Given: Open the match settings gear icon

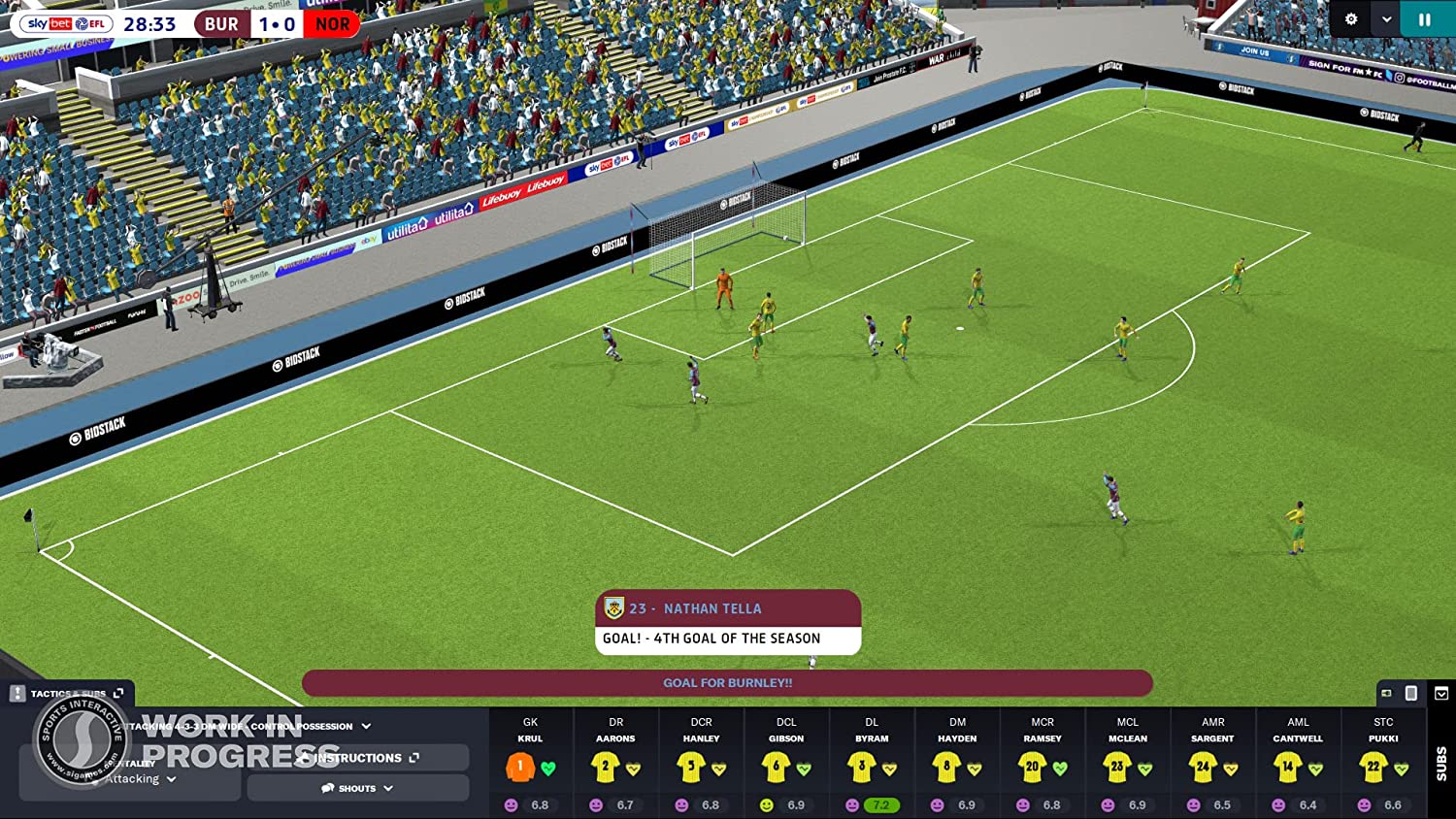Looking at the screenshot, I should coord(1350,18).
